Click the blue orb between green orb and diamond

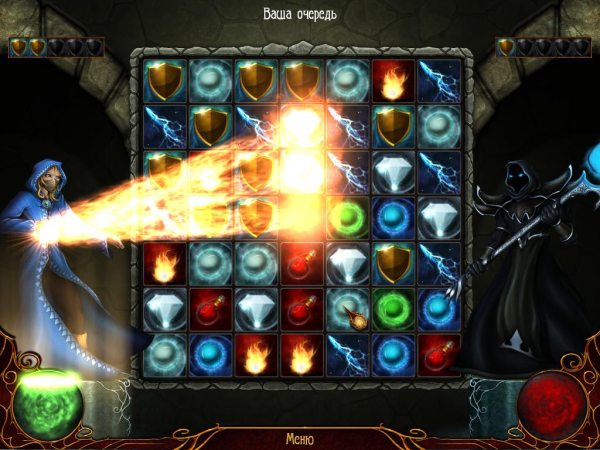[393, 217]
